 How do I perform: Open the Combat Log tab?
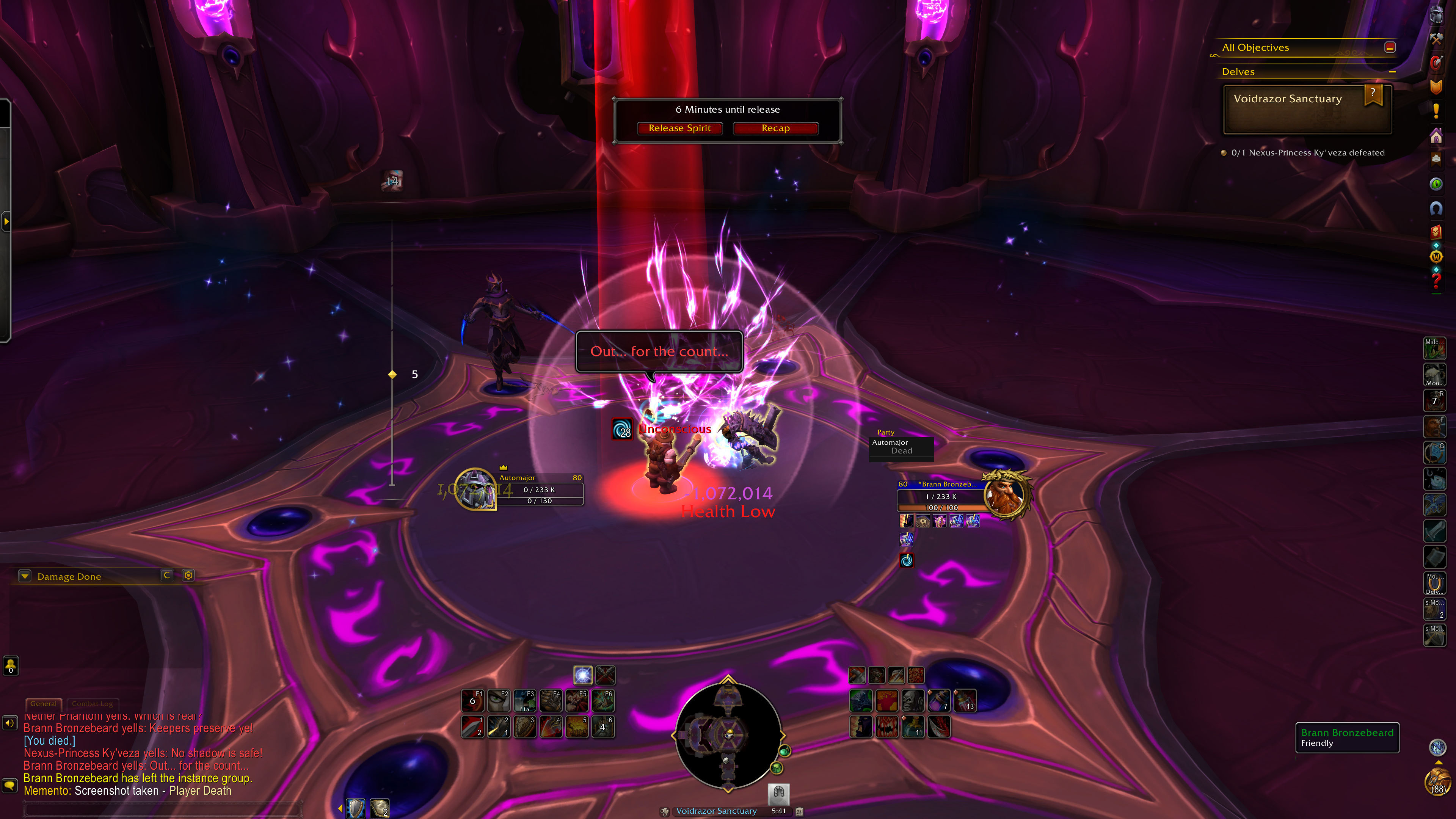point(92,704)
